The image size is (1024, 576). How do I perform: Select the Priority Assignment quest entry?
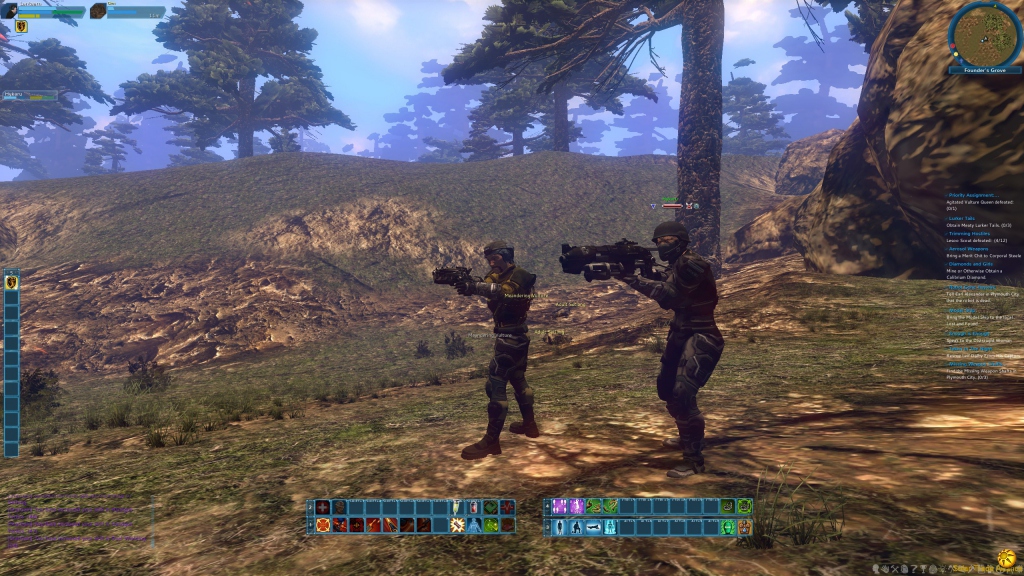point(974,194)
